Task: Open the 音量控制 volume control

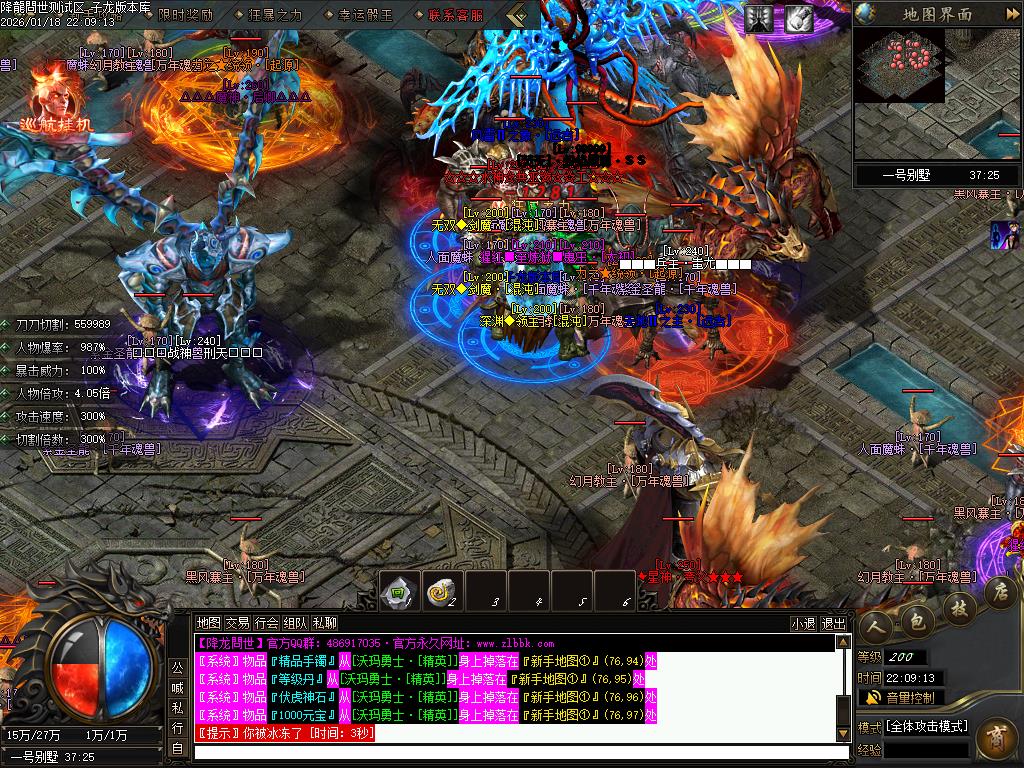Action: pyautogui.click(x=900, y=697)
